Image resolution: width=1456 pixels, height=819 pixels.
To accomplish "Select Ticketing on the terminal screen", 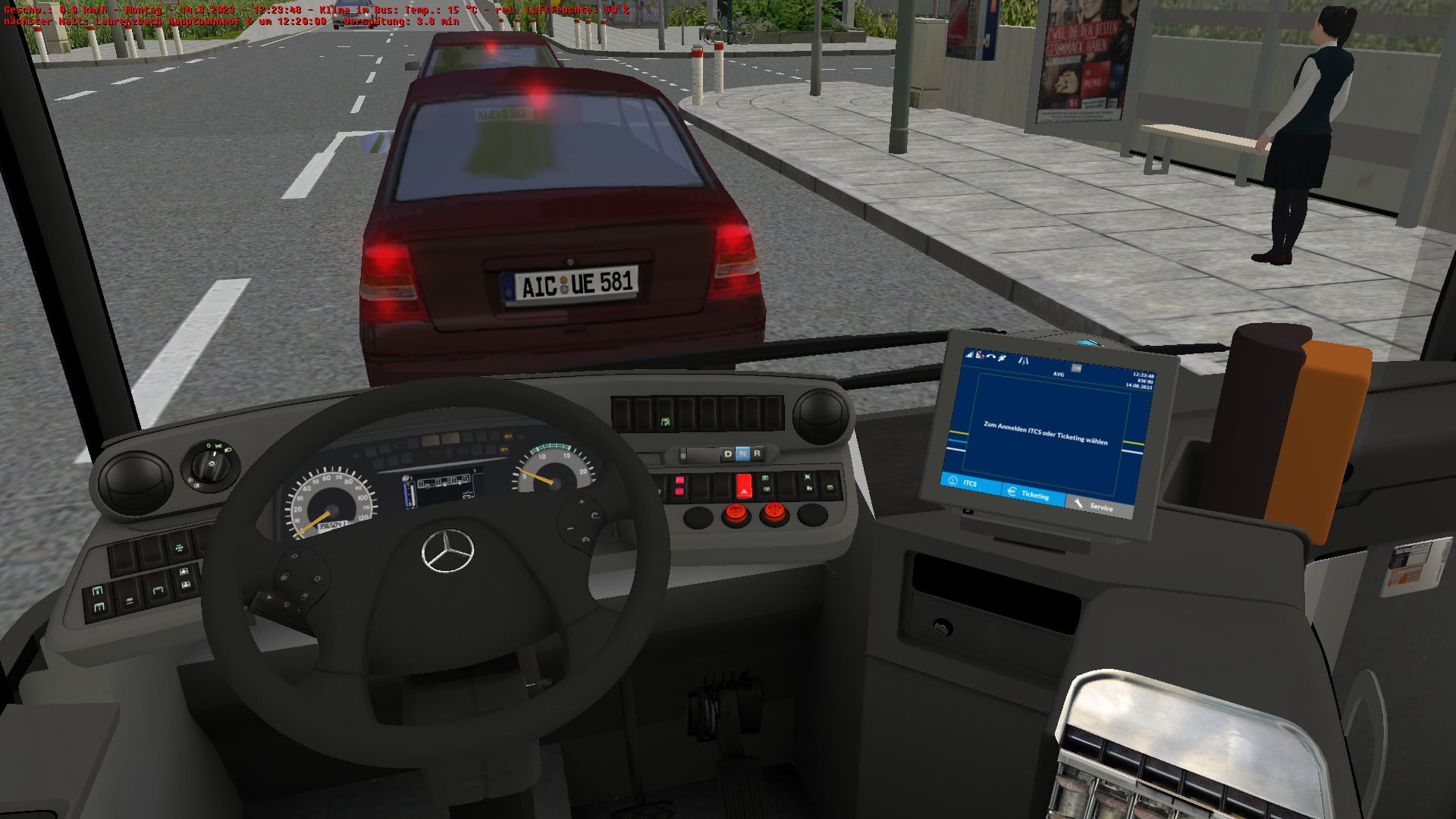I will [x=1034, y=494].
